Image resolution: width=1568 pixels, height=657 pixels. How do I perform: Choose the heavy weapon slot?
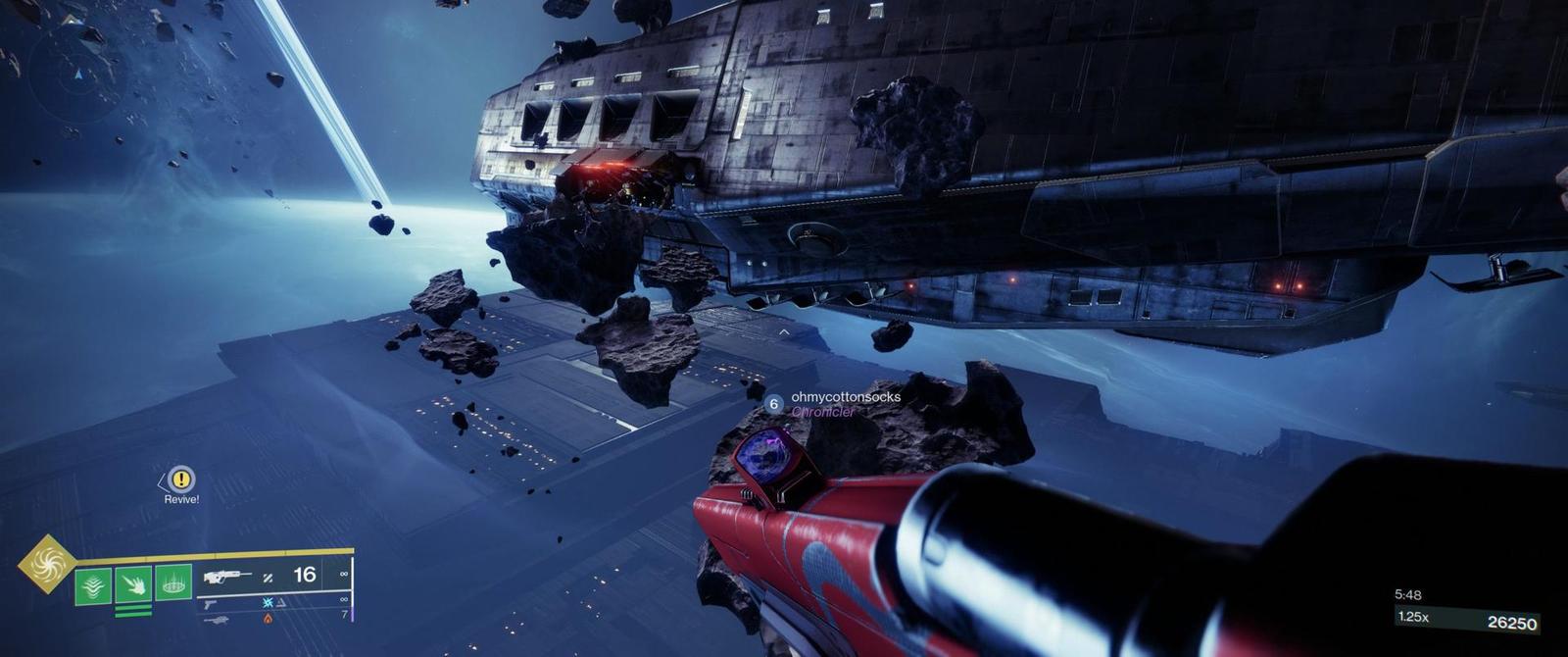(x=216, y=620)
